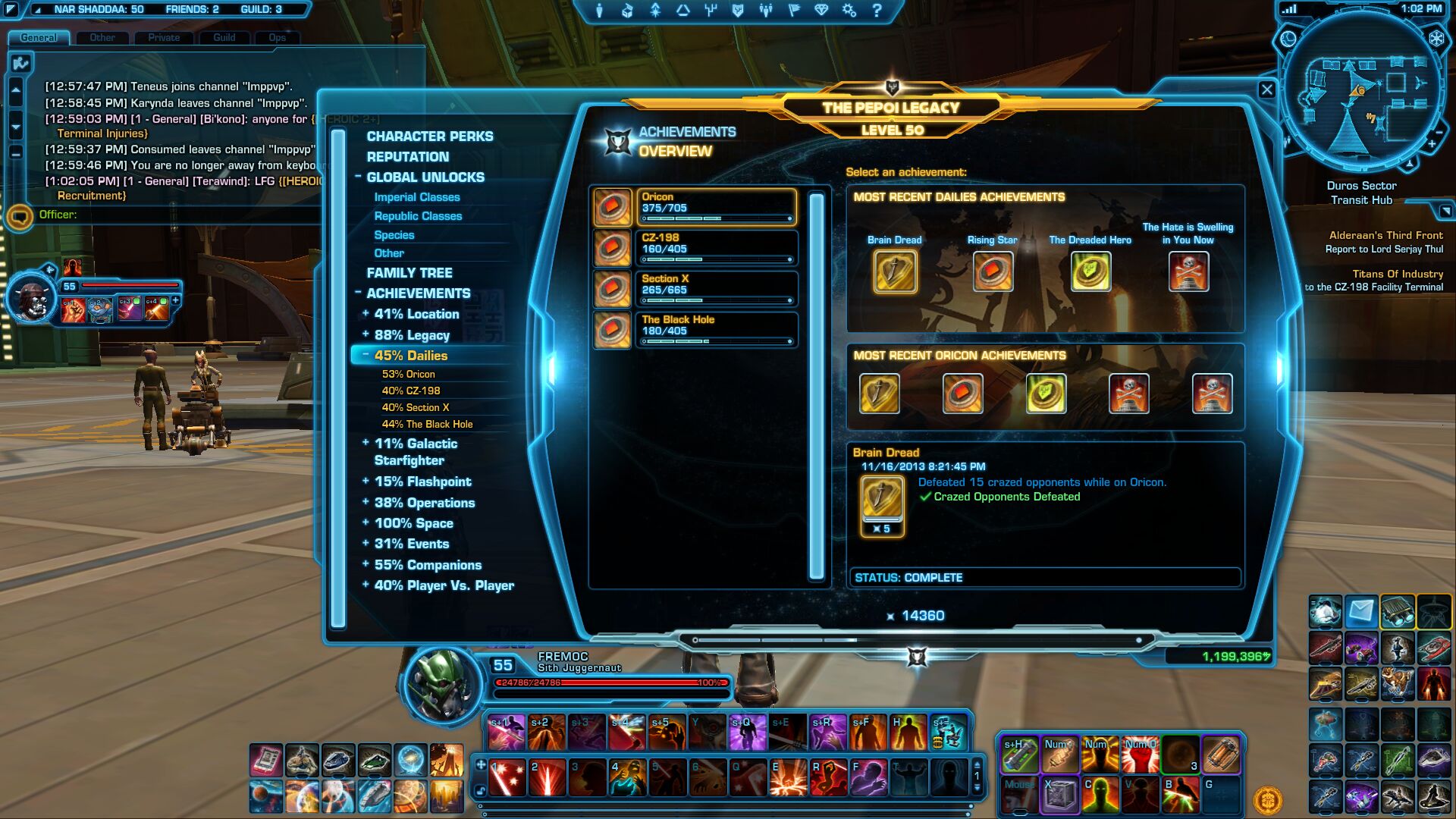The height and width of the screenshot is (819, 1456).
Task: Switch to the Ops chat tab
Action: (277, 37)
